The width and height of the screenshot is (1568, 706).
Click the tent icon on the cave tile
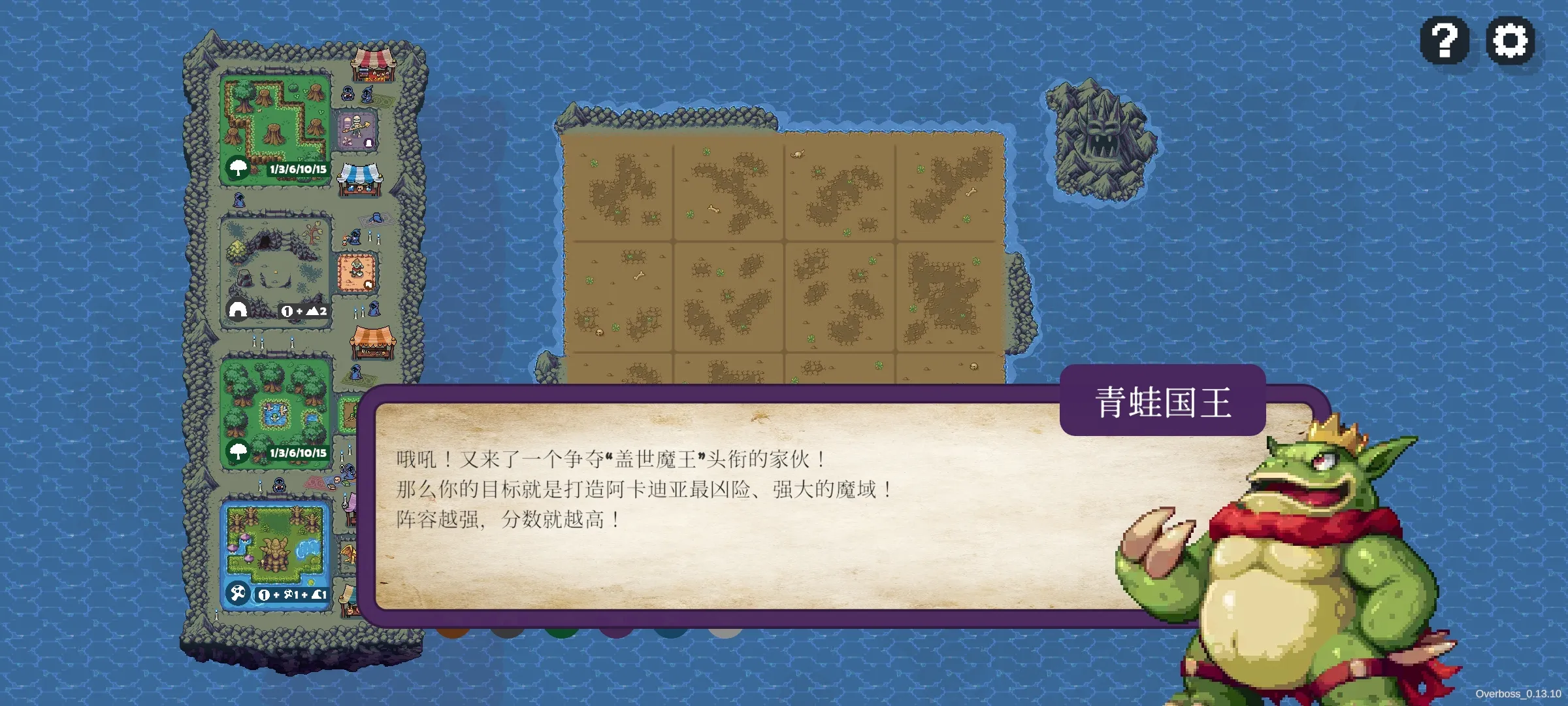click(237, 310)
